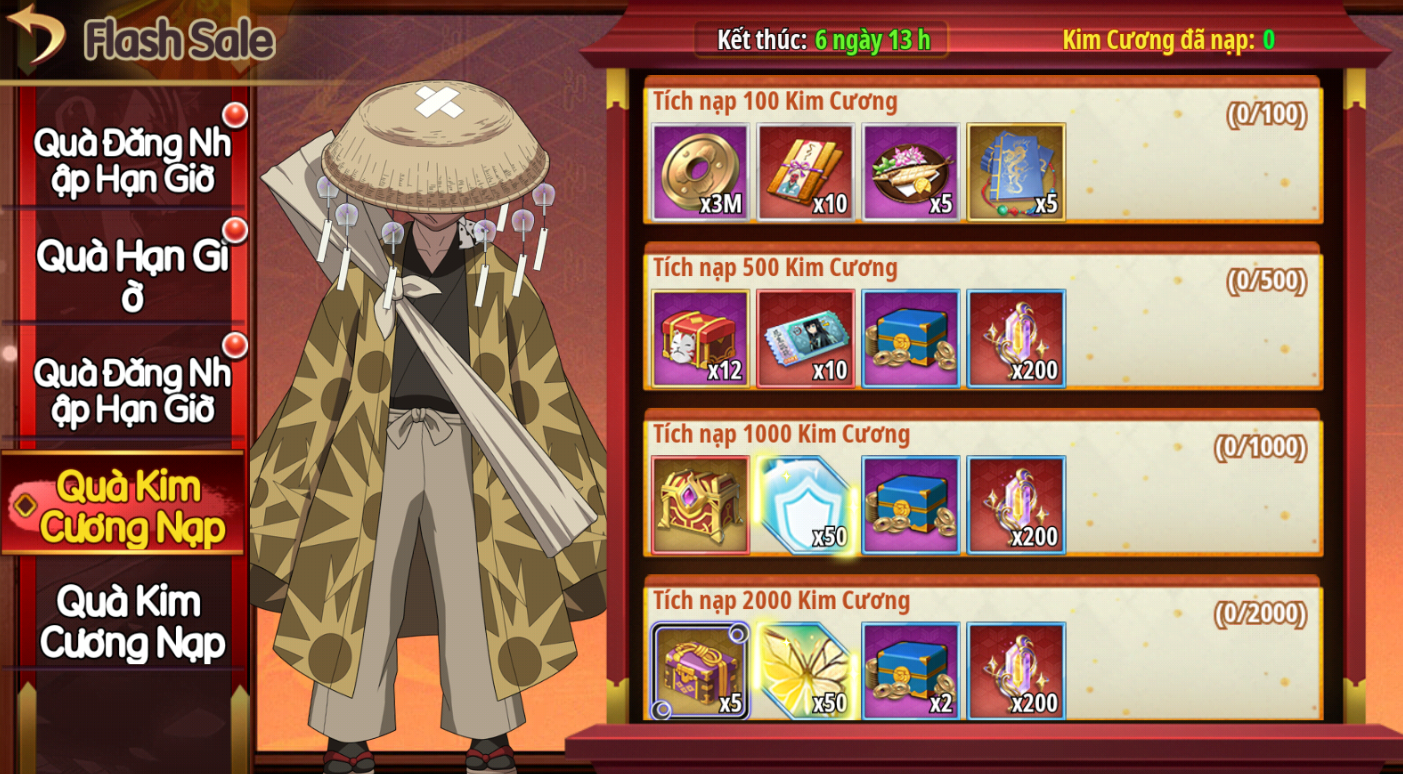Select the ornate red-gold treasure chest reward
The height and width of the screenshot is (774, 1403).
tap(700, 505)
